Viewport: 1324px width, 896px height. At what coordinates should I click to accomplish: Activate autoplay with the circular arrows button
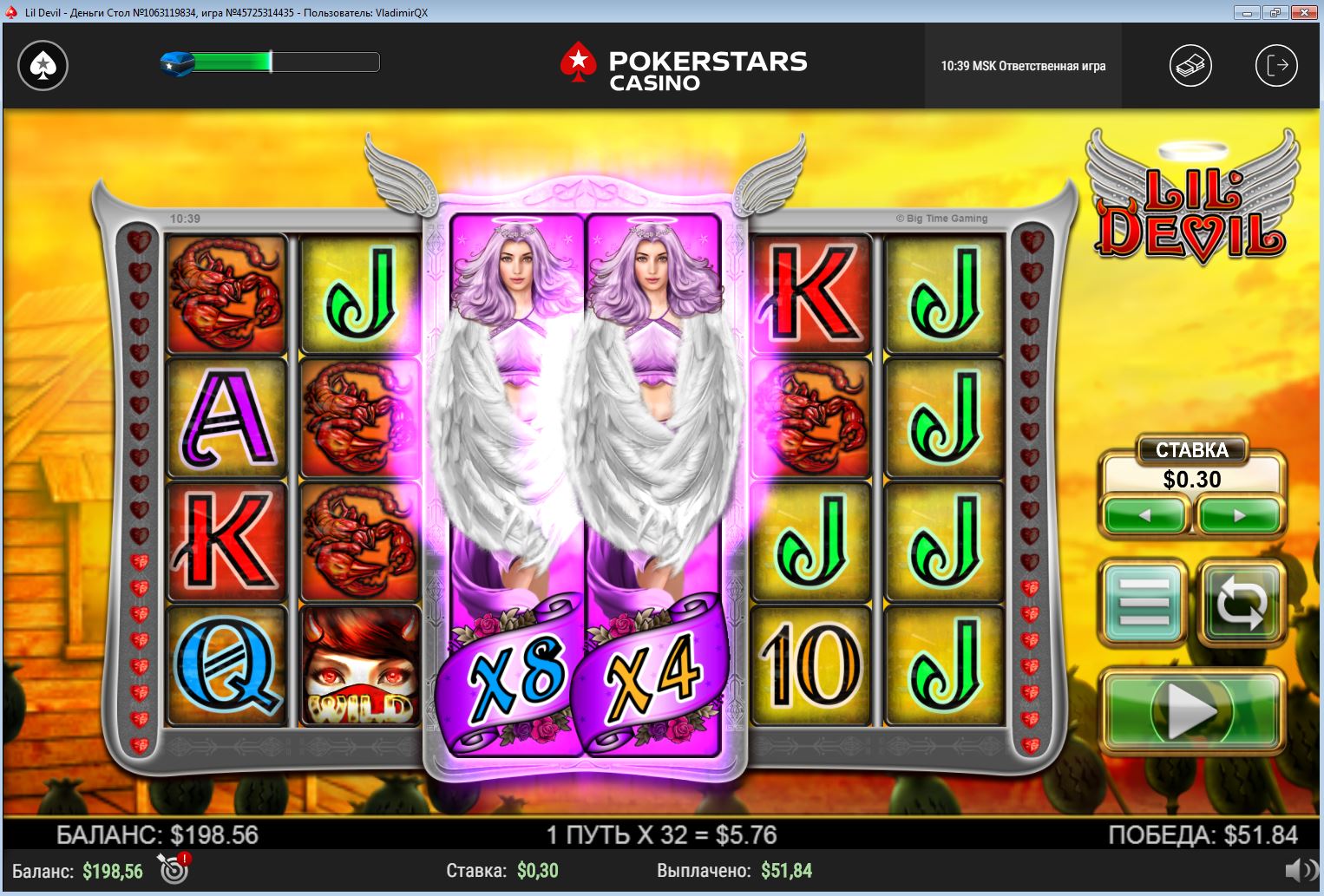click(1241, 601)
